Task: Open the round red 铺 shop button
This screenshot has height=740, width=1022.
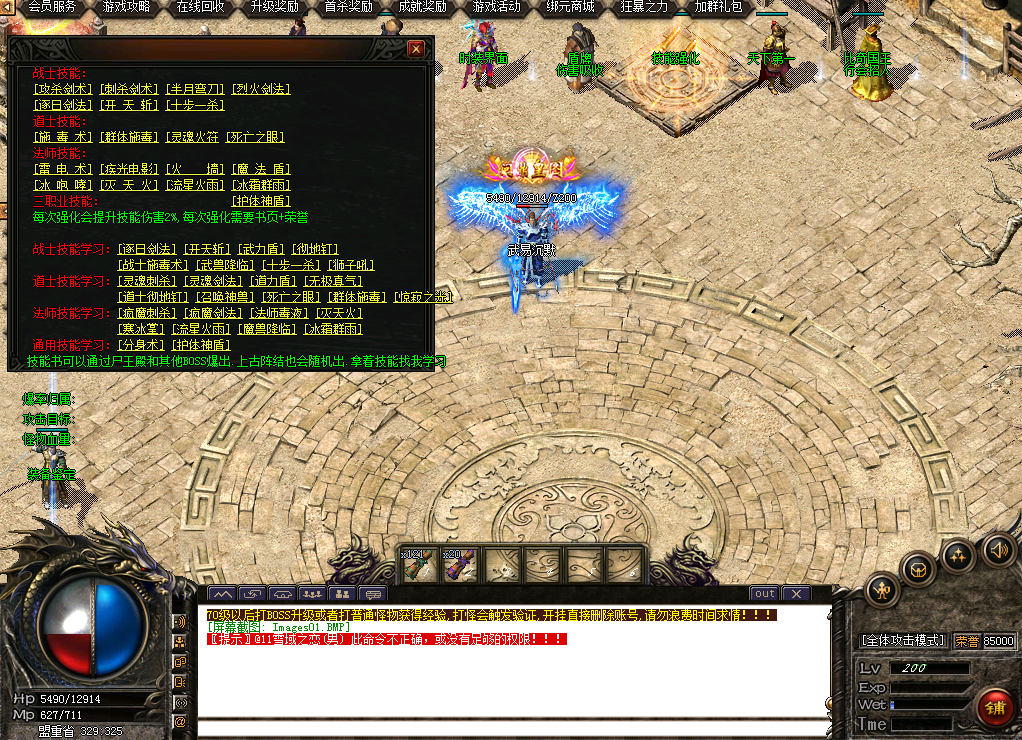Action: click(x=993, y=707)
